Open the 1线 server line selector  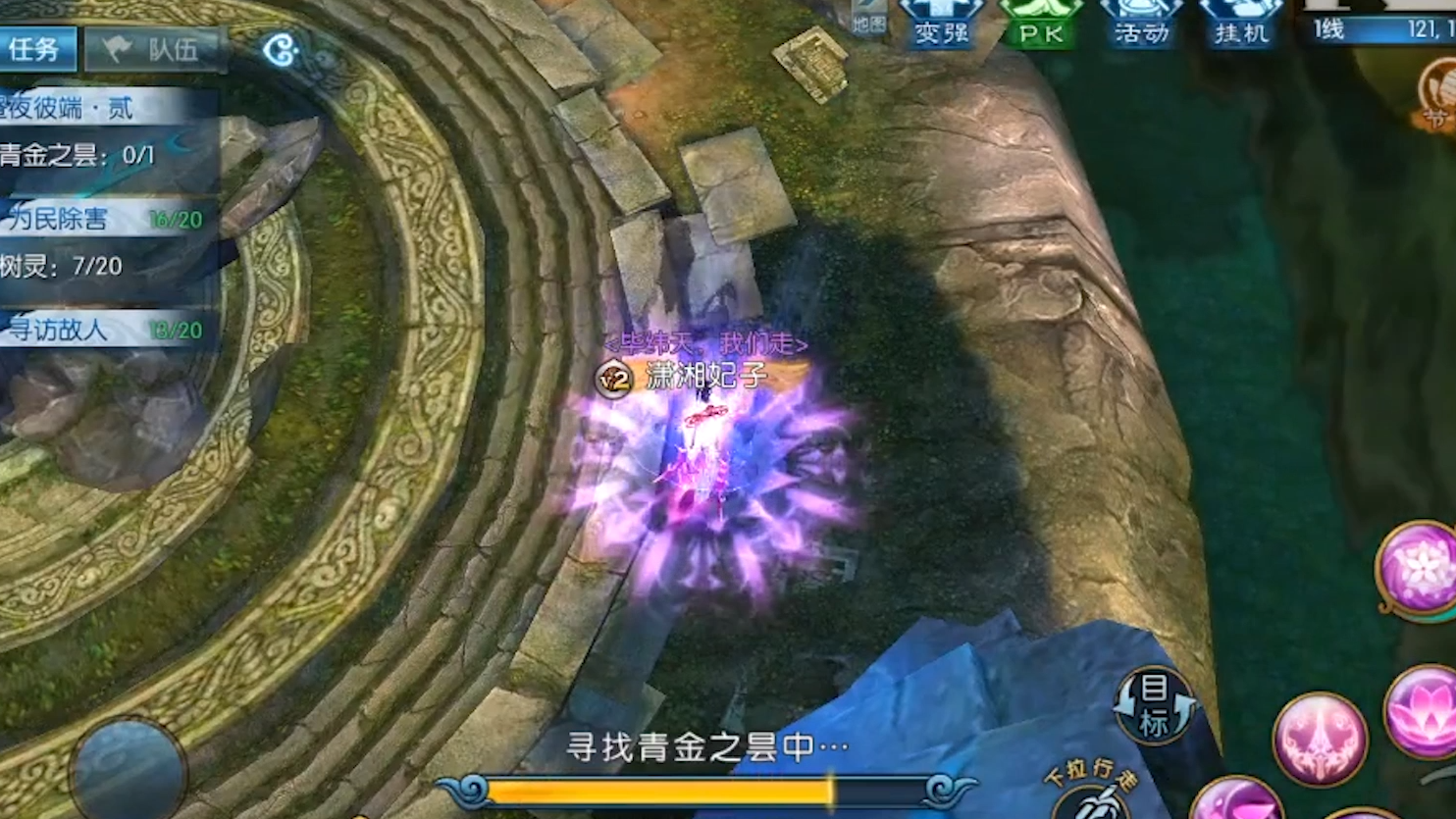1329,29
